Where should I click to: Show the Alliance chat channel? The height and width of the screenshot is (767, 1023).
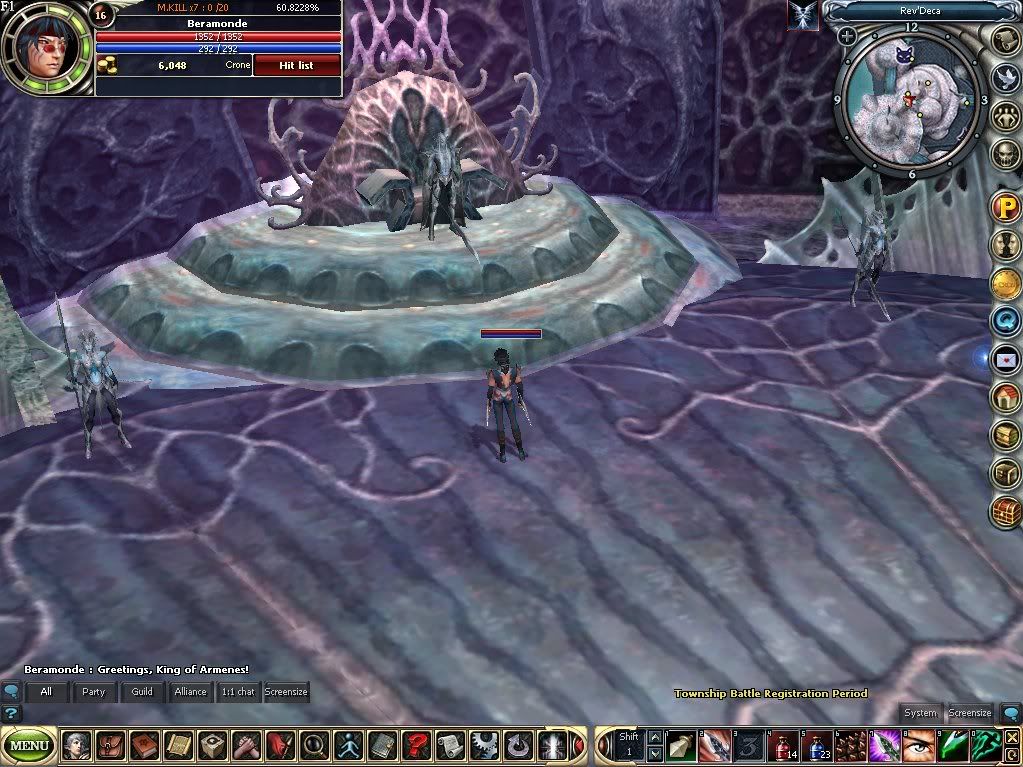(190, 691)
